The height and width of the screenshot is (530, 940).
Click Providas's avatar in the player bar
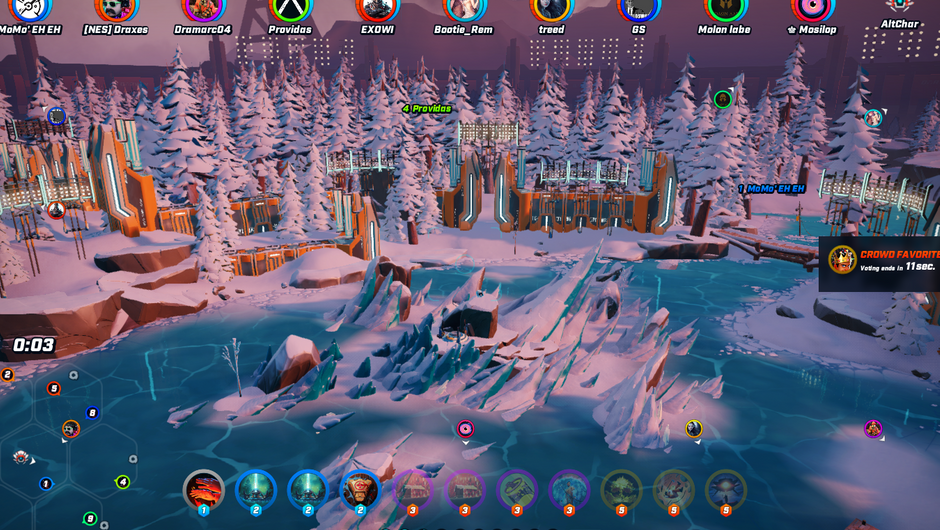(x=290, y=8)
